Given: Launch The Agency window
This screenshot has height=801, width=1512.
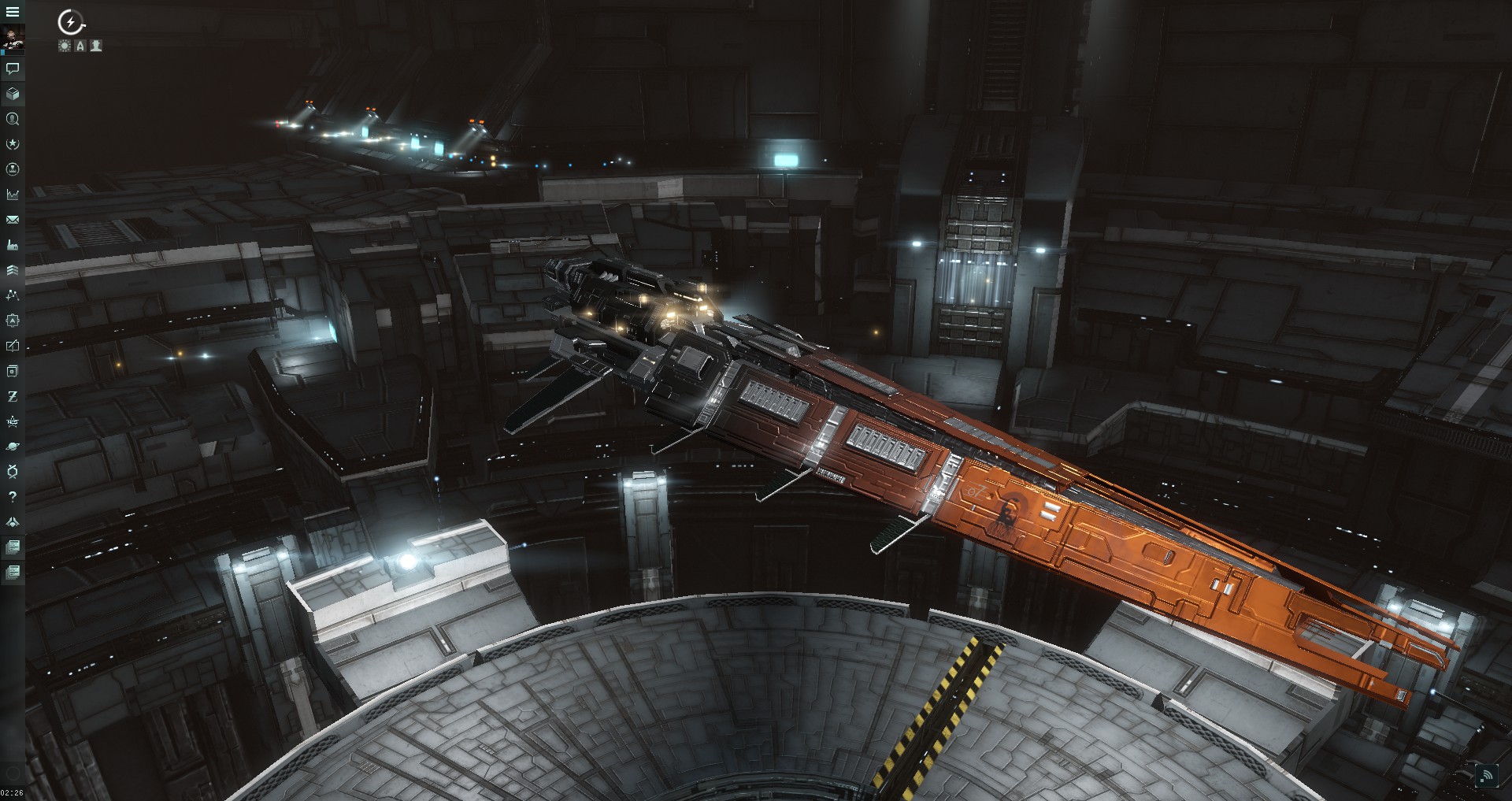Looking at the screenshot, I should coord(12,144).
